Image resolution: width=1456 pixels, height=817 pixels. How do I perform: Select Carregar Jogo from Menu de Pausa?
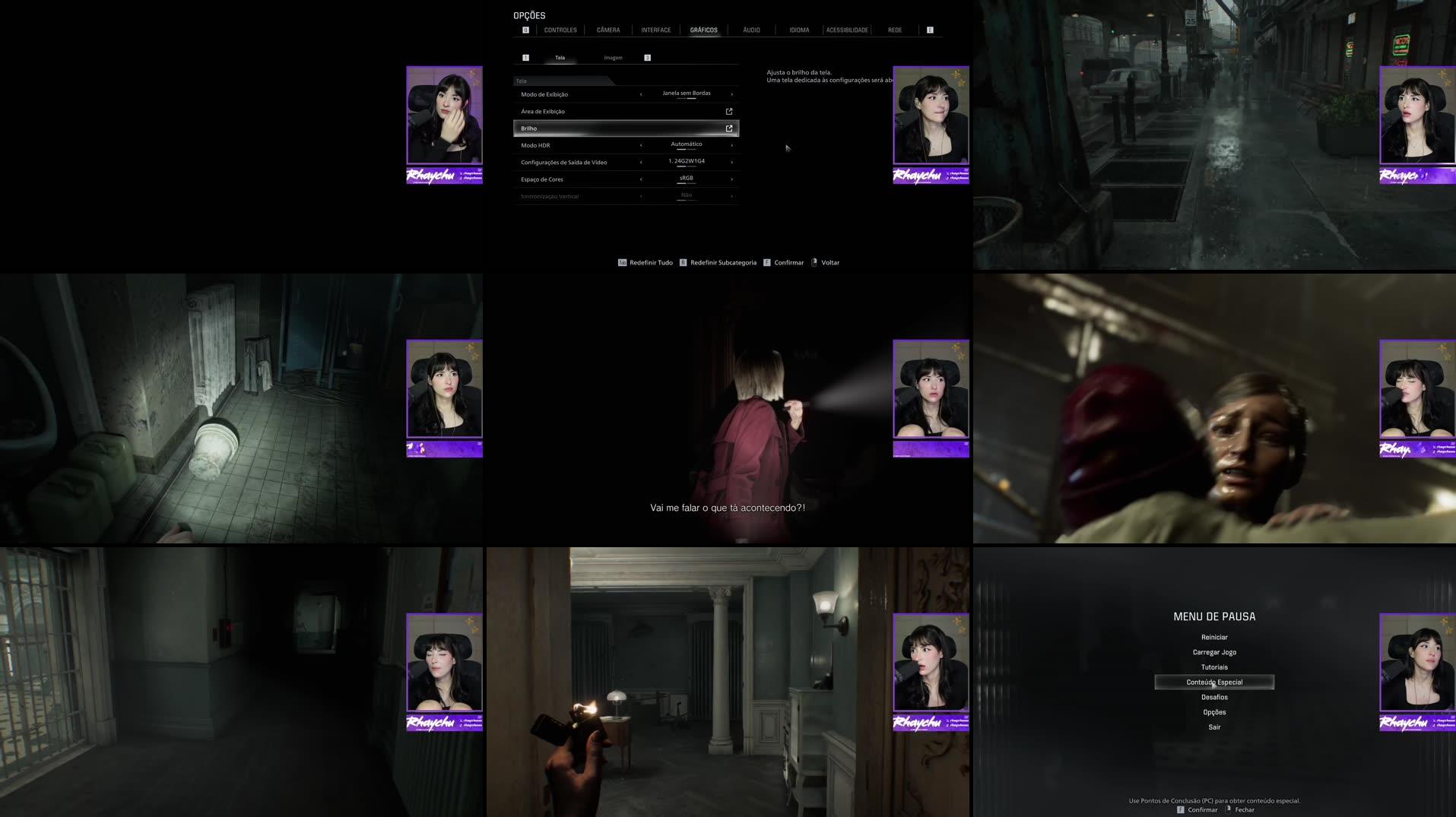[1214, 652]
